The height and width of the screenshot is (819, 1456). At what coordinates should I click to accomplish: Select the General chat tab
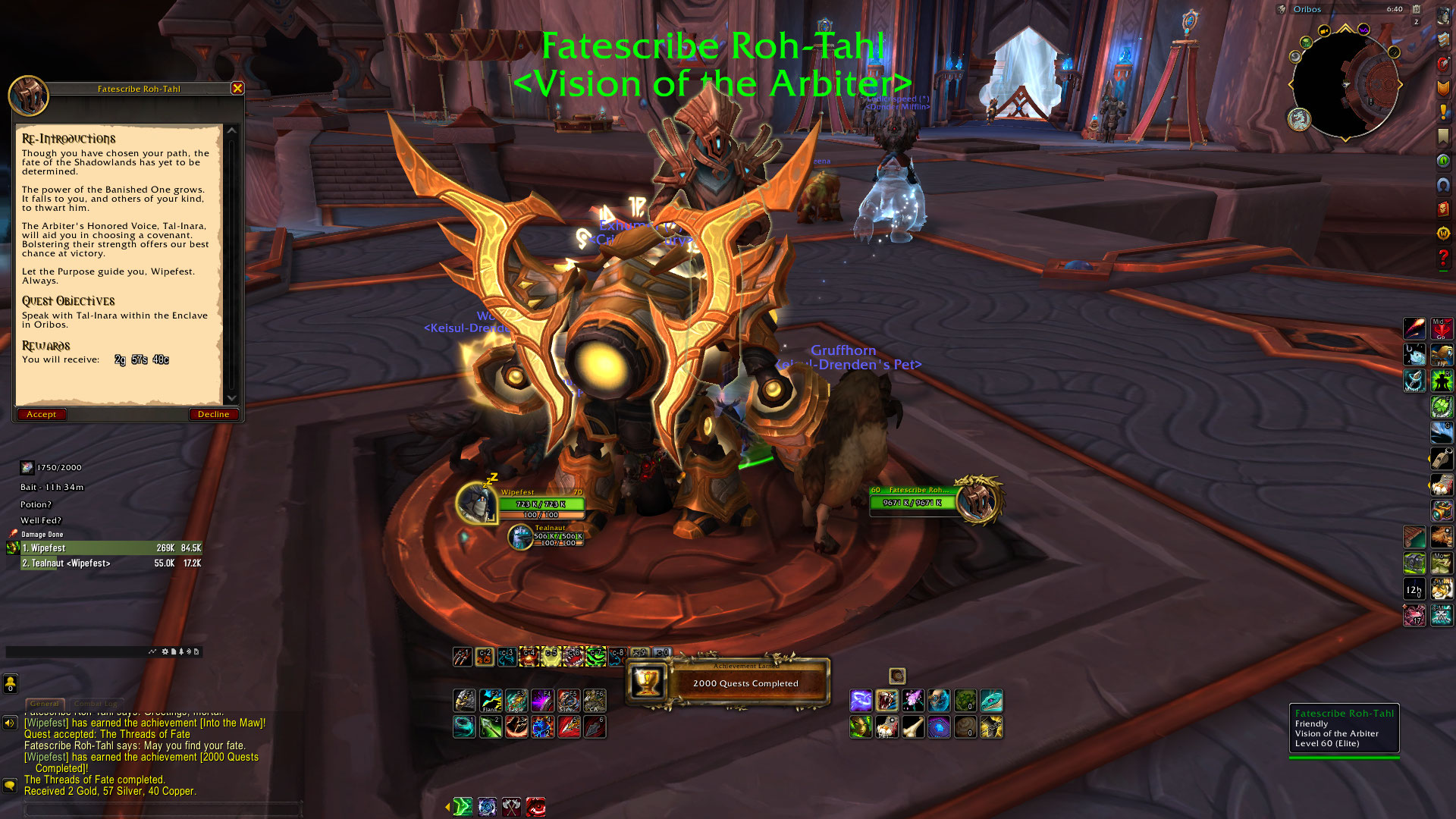45,704
